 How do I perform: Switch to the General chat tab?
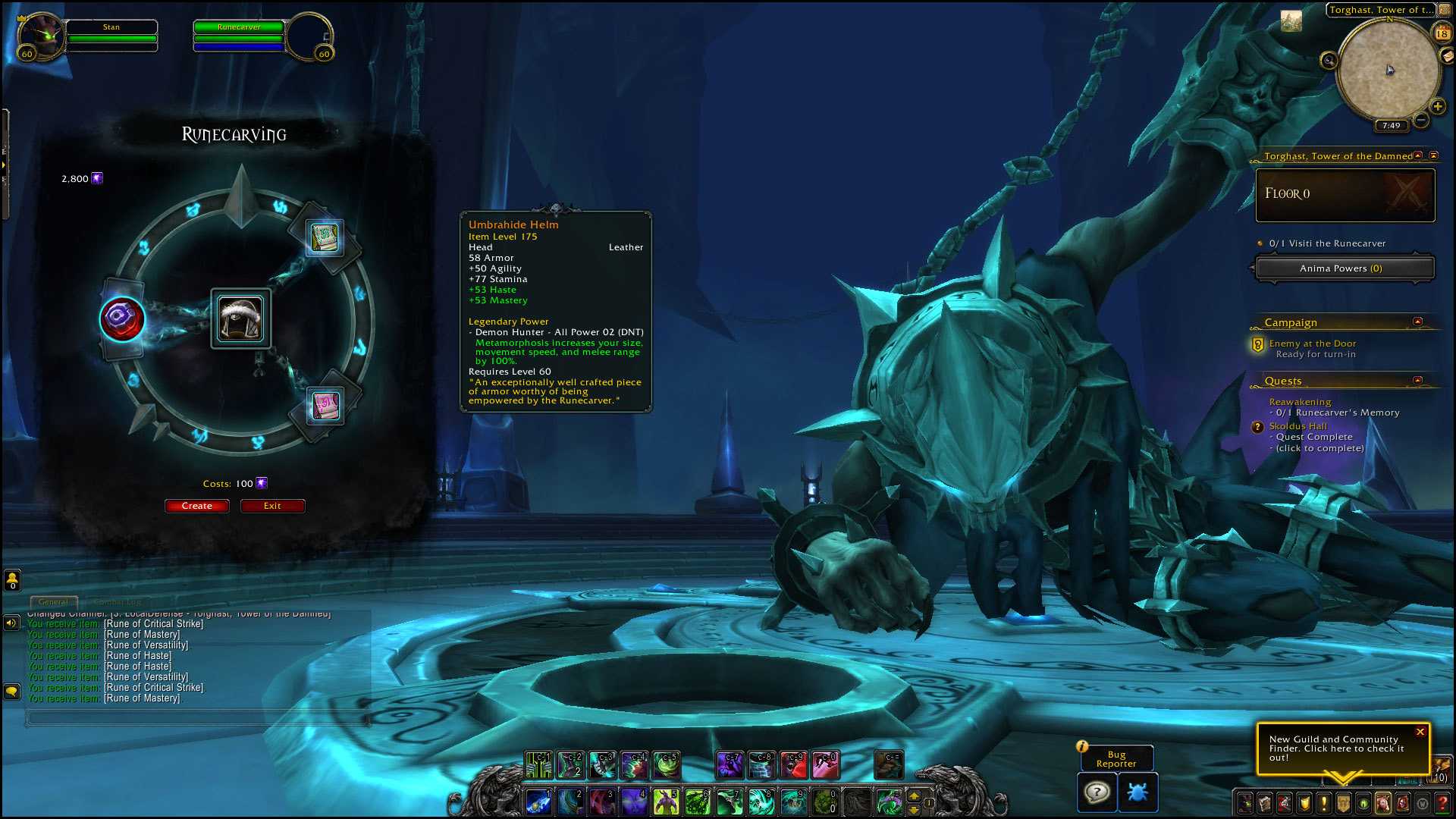tap(53, 602)
